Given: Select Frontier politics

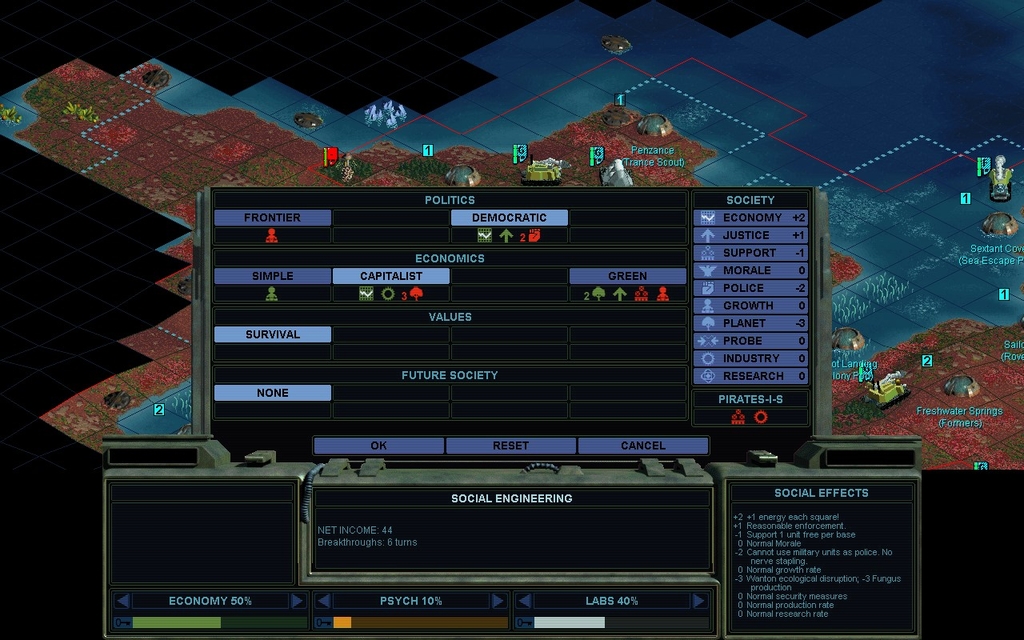Looking at the screenshot, I should click(272, 217).
